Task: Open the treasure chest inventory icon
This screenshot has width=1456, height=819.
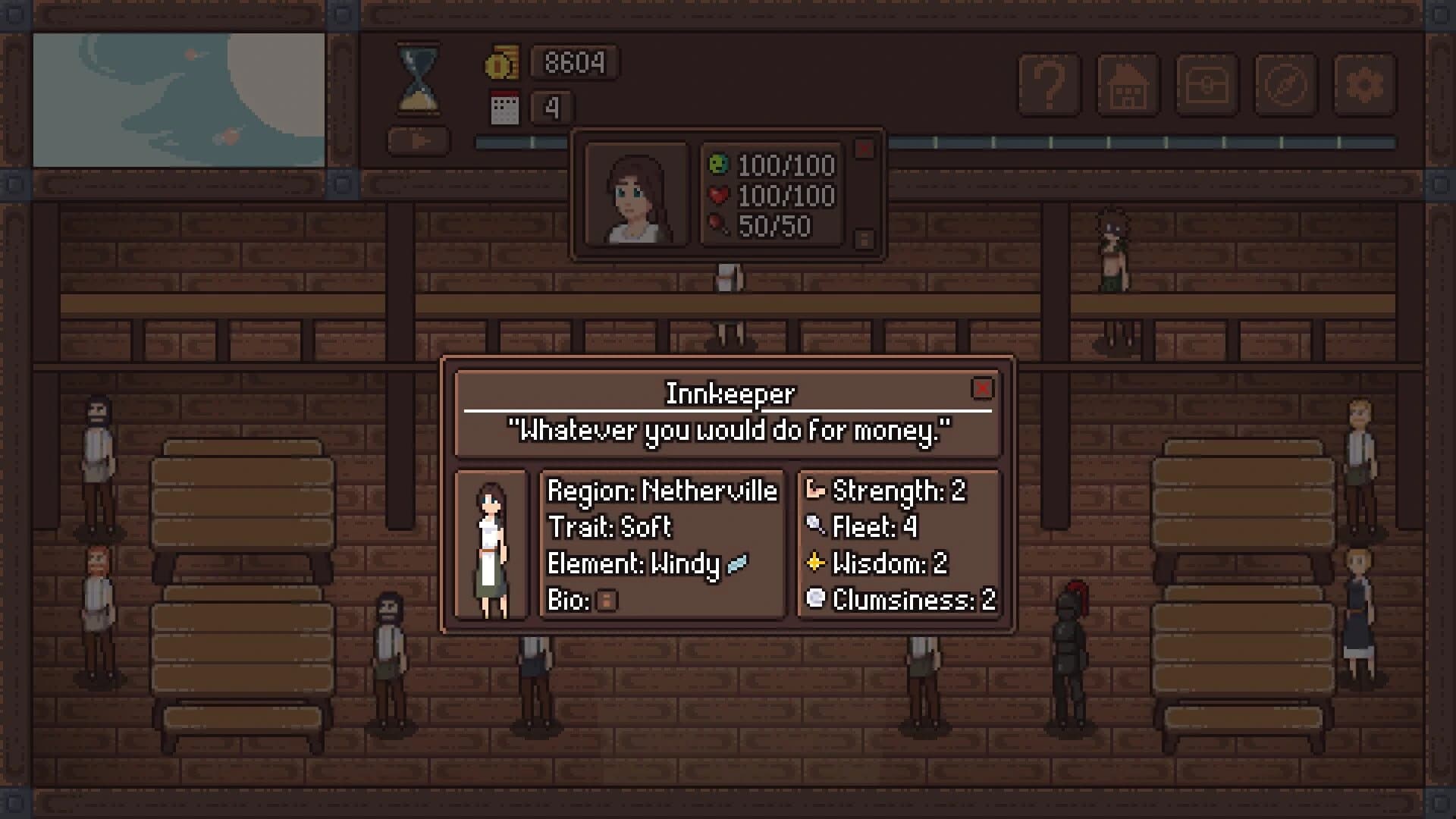Action: pos(1208,85)
